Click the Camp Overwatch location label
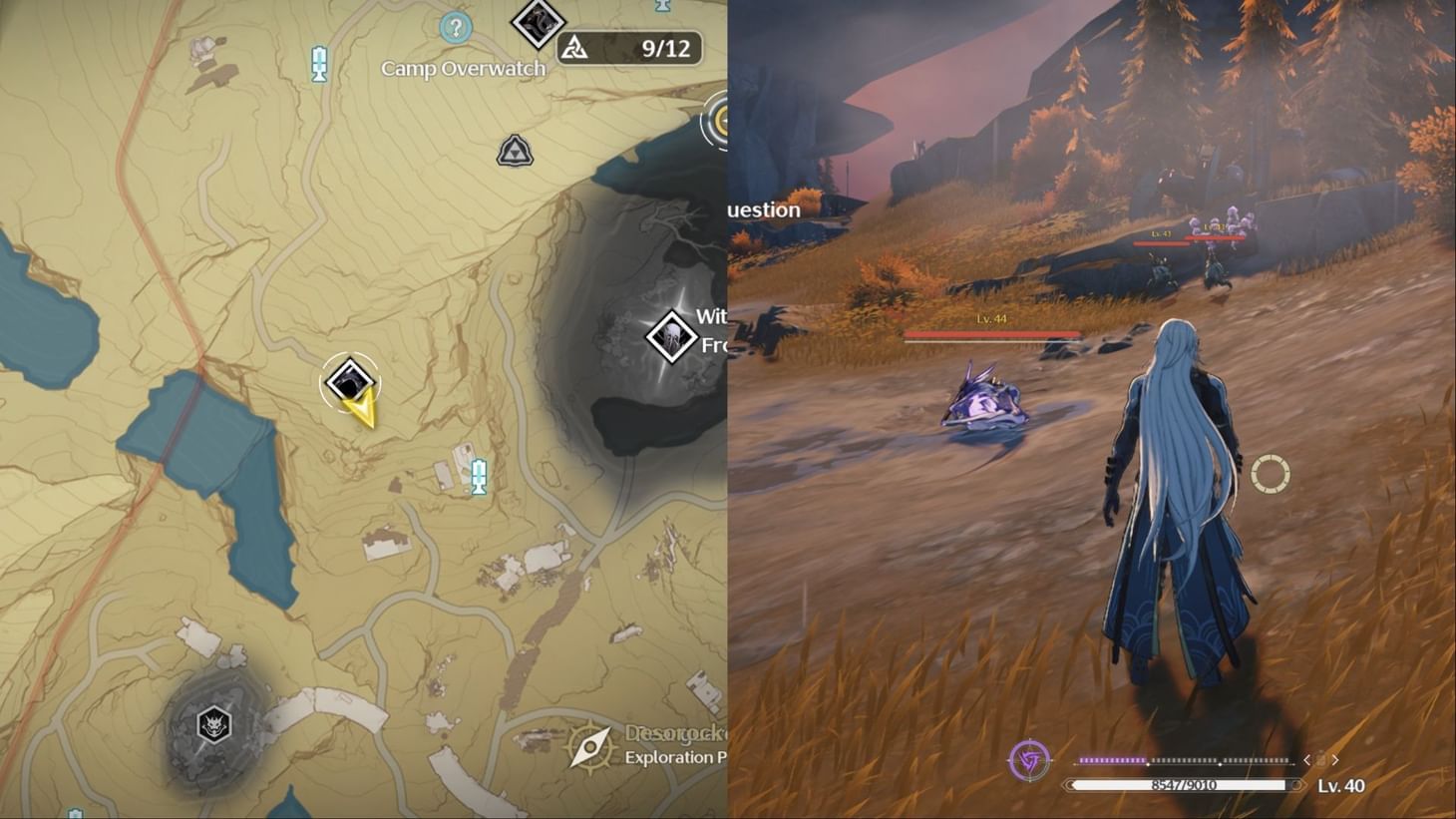 (x=464, y=69)
